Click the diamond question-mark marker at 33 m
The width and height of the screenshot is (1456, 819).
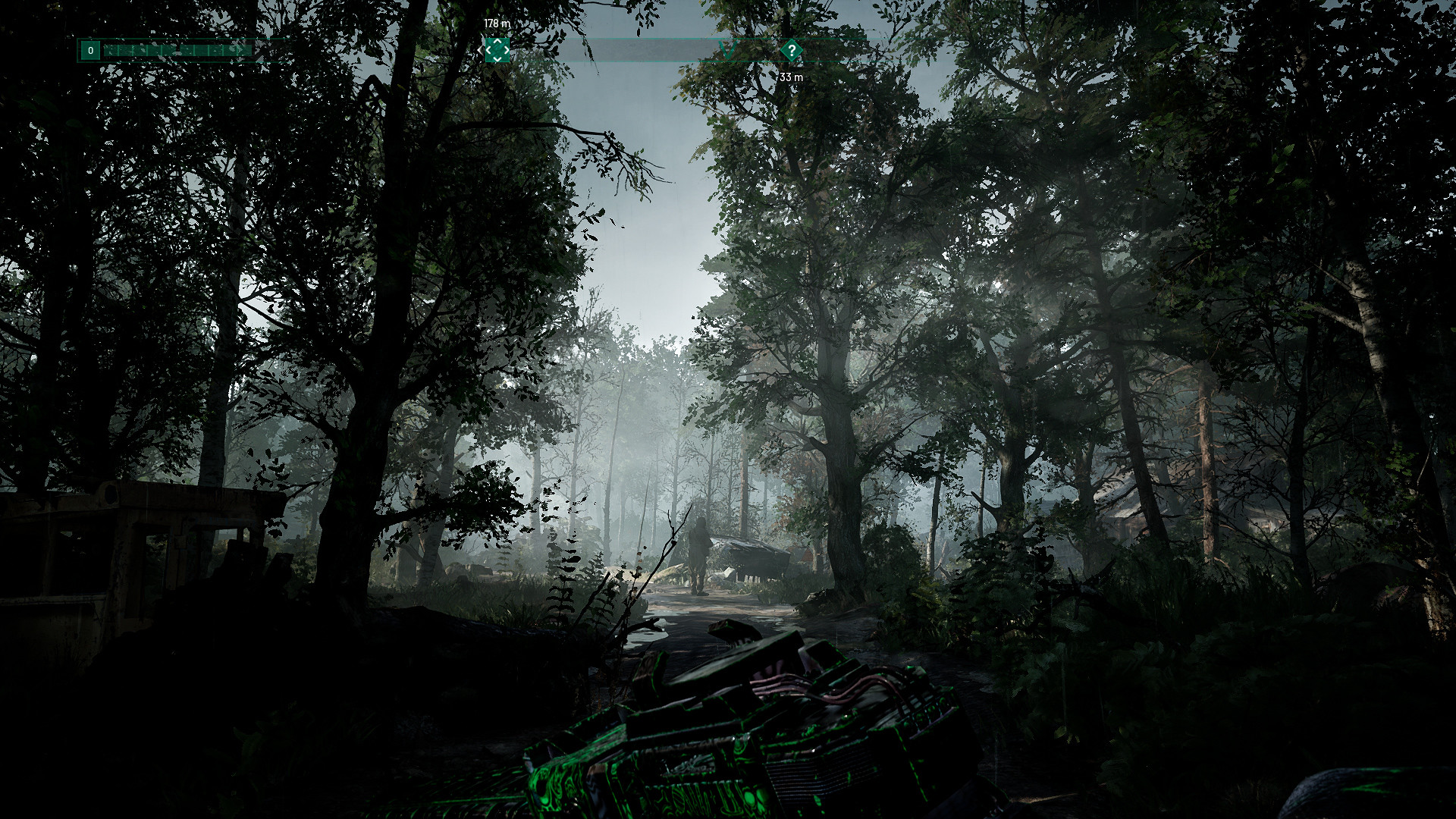tap(792, 50)
